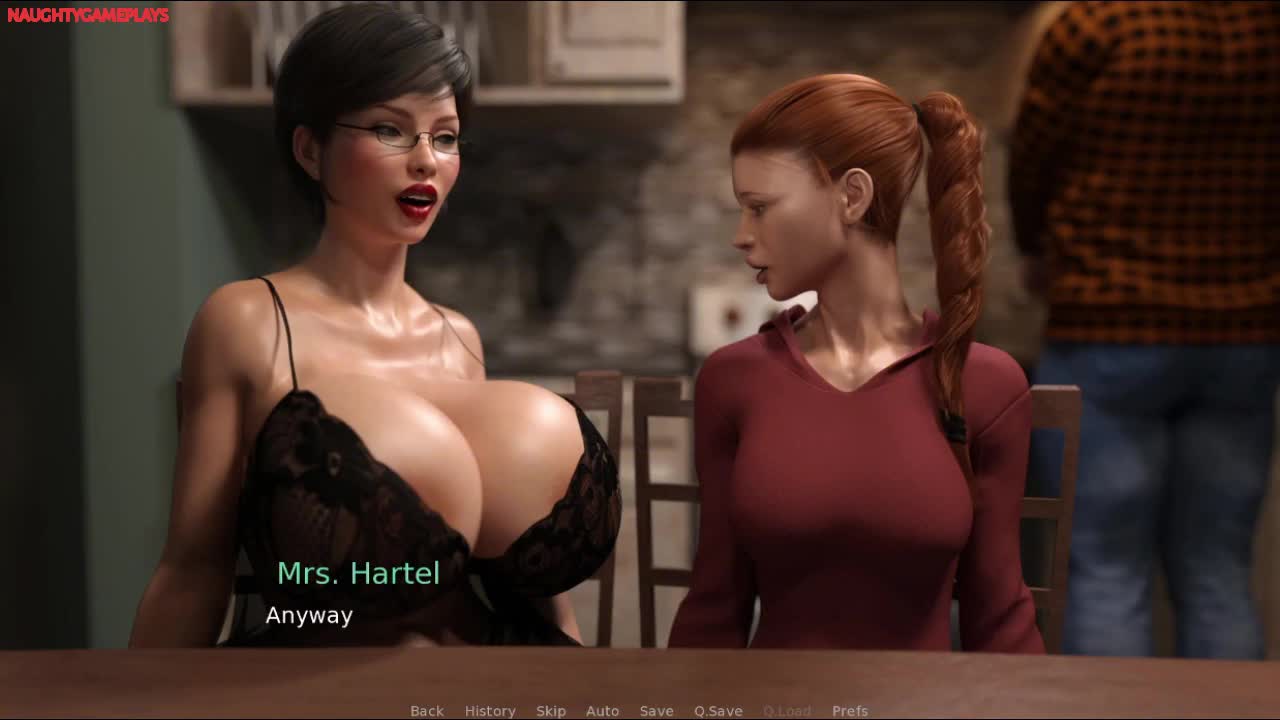Activate Skip to fast-forward read text

551,711
